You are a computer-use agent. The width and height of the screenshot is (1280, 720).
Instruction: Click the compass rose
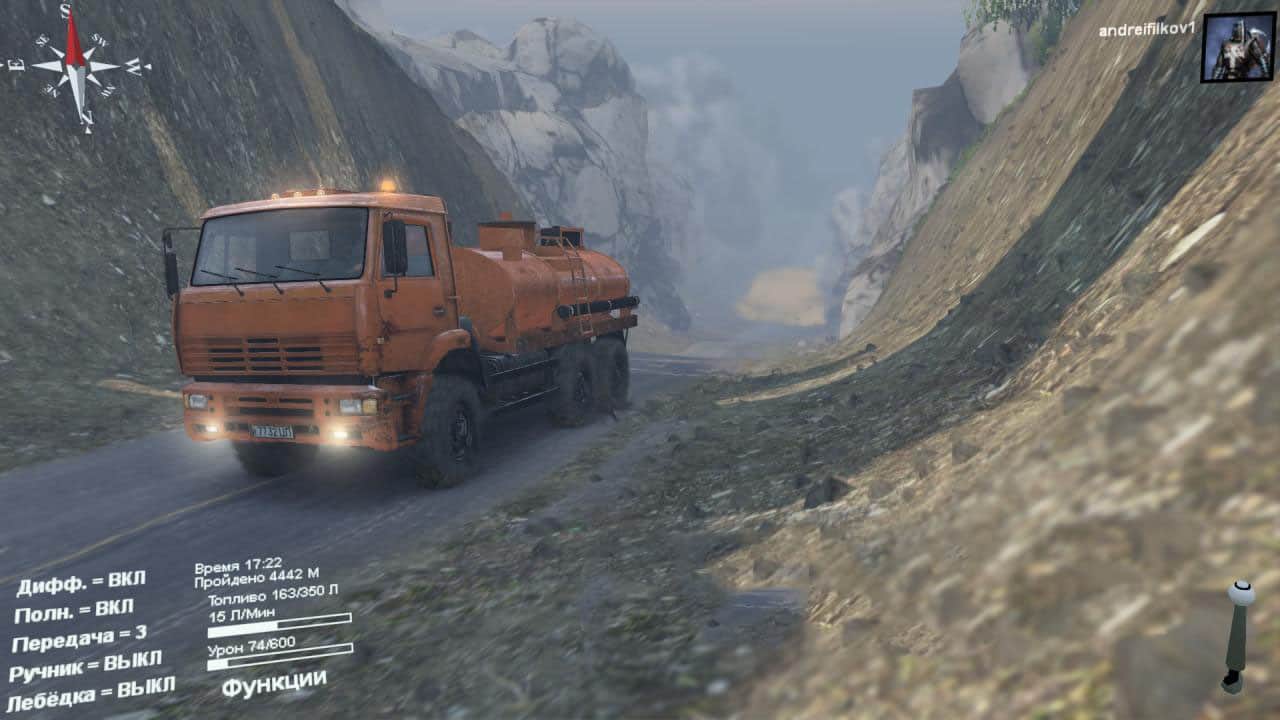pyautogui.click(x=77, y=66)
